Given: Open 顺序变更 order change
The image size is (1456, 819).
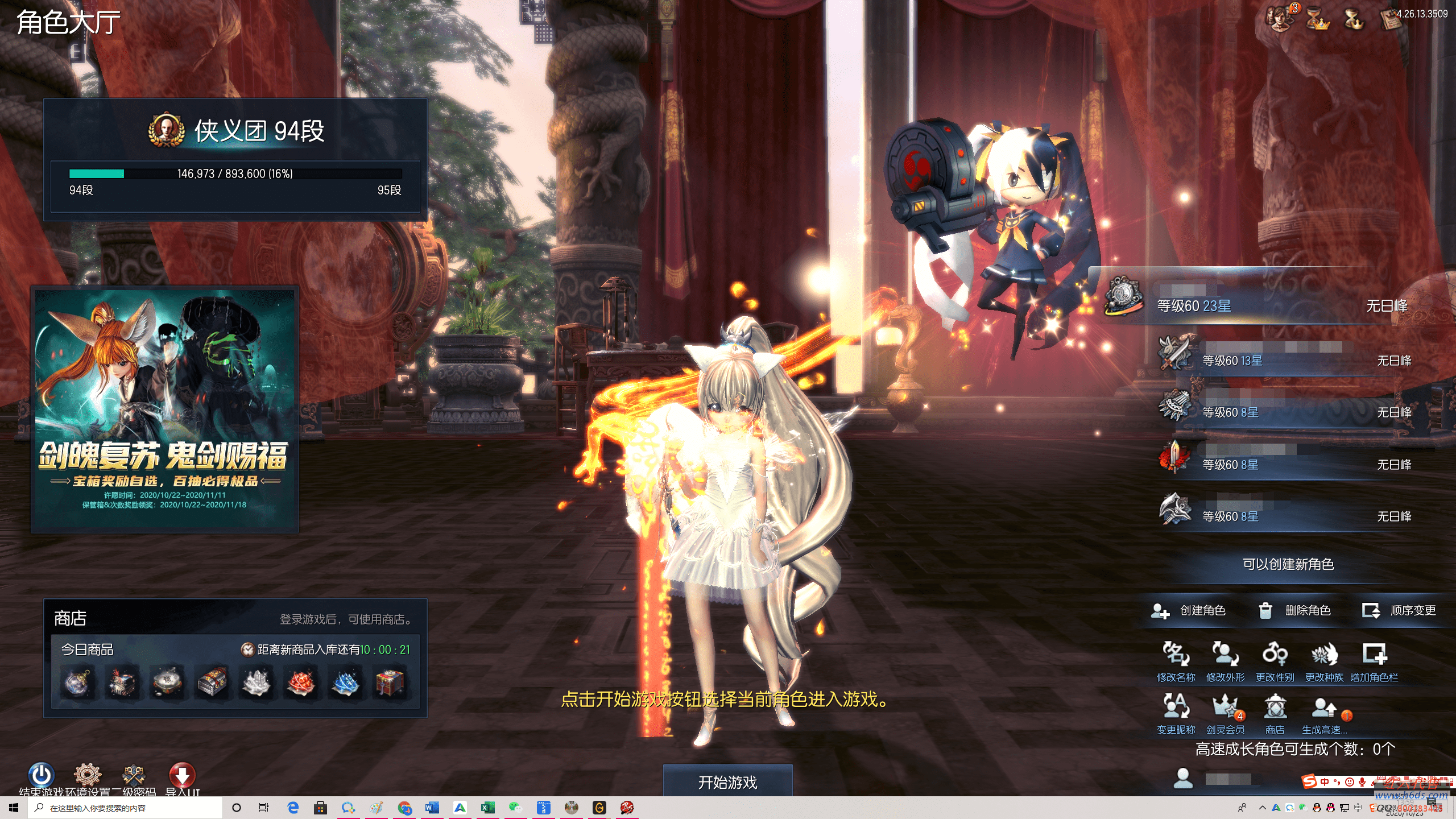Looking at the screenshot, I should point(1399,611).
